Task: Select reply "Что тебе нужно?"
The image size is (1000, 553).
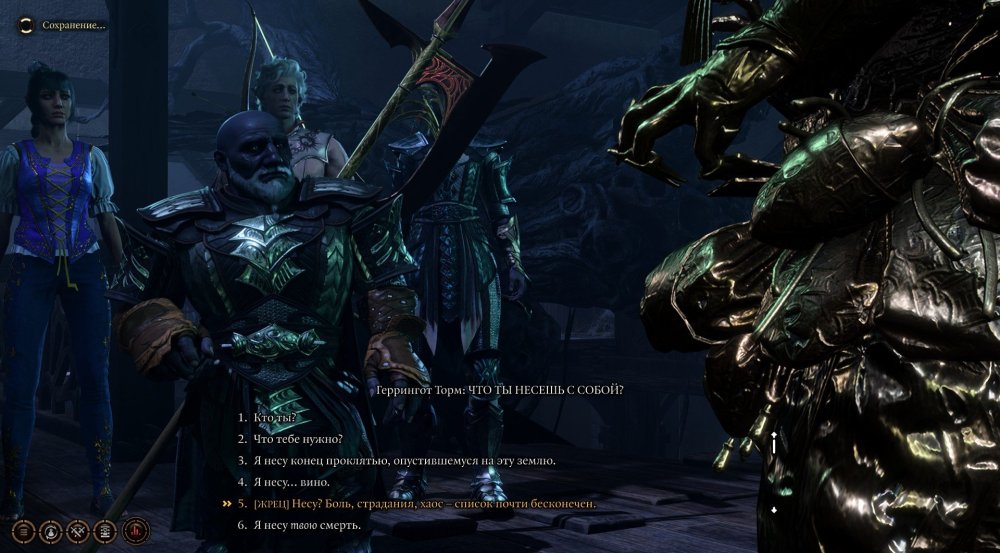Action: pos(298,438)
